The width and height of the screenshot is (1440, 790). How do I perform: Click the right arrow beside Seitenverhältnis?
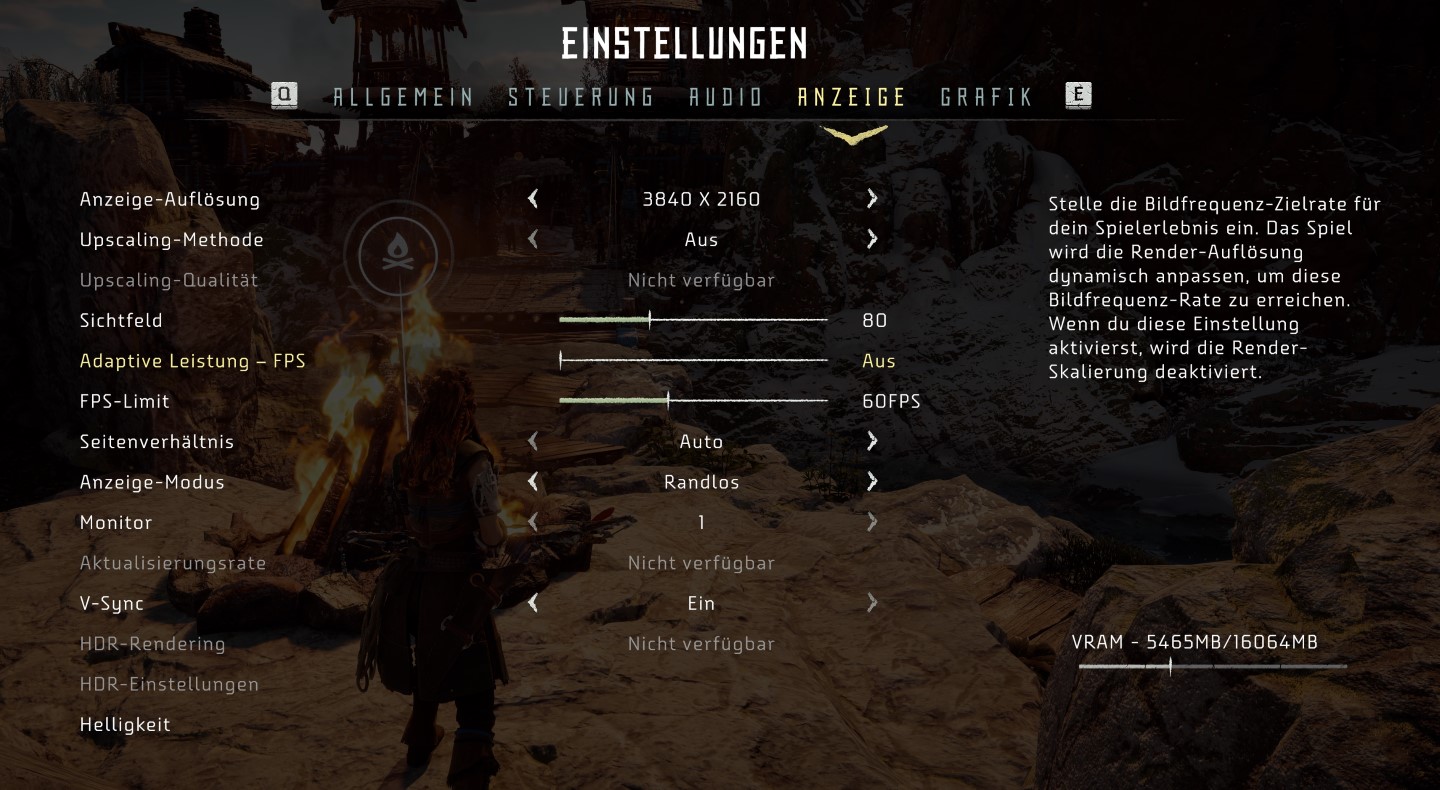(871, 441)
